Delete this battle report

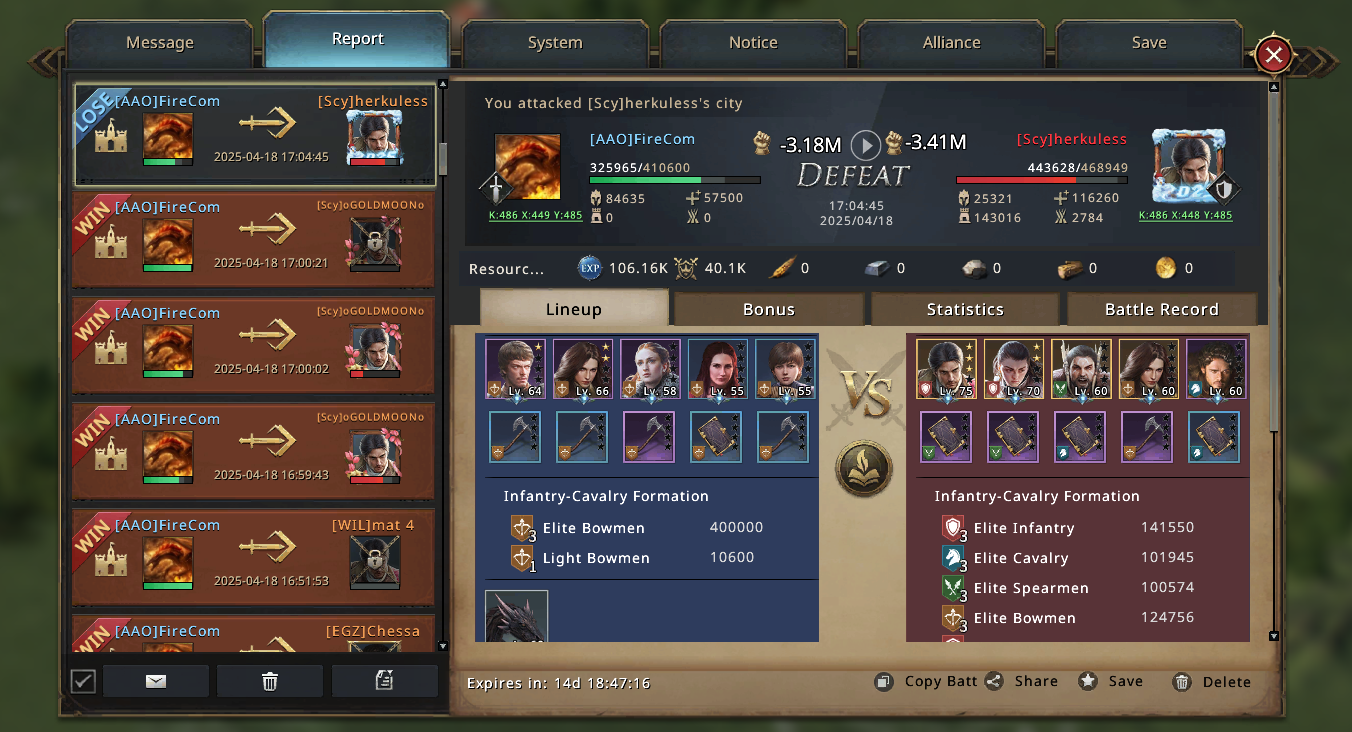tap(1212, 682)
